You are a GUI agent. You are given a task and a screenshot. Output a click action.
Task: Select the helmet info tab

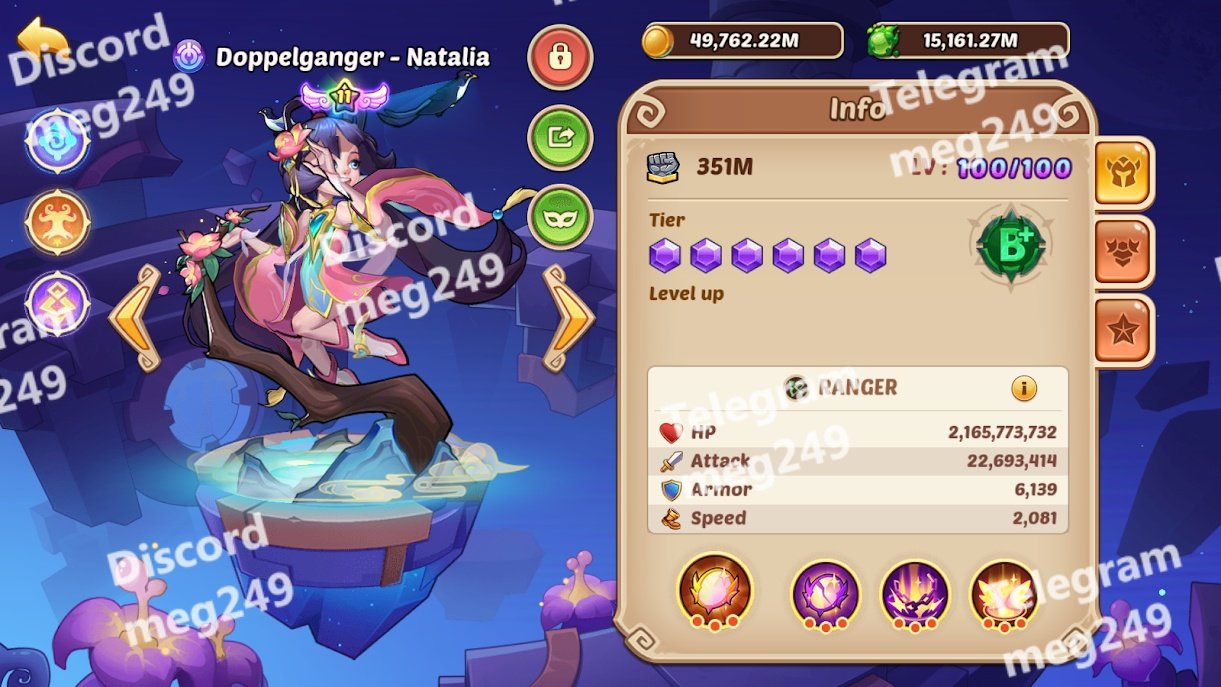tap(1123, 173)
